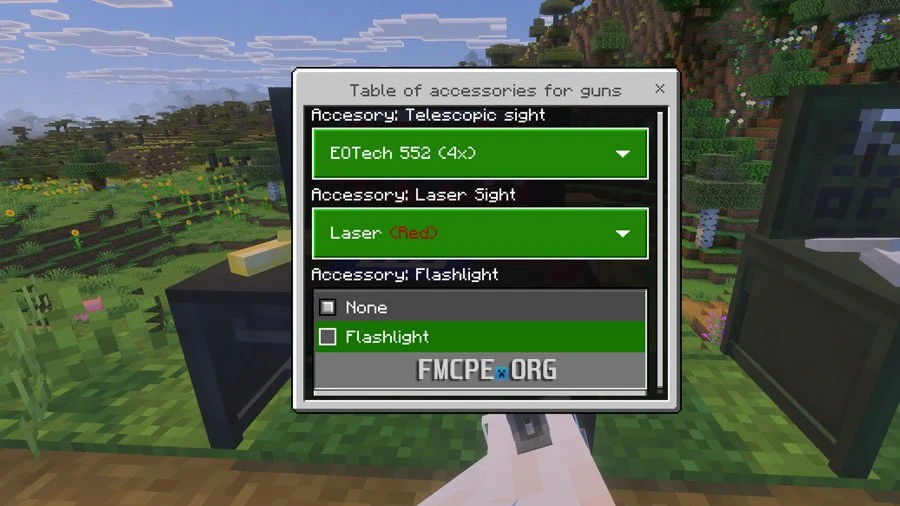This screenshot has width=900, height=506.
Task: Expand the Laser Sight dropdown
Action: coord(480,233)
